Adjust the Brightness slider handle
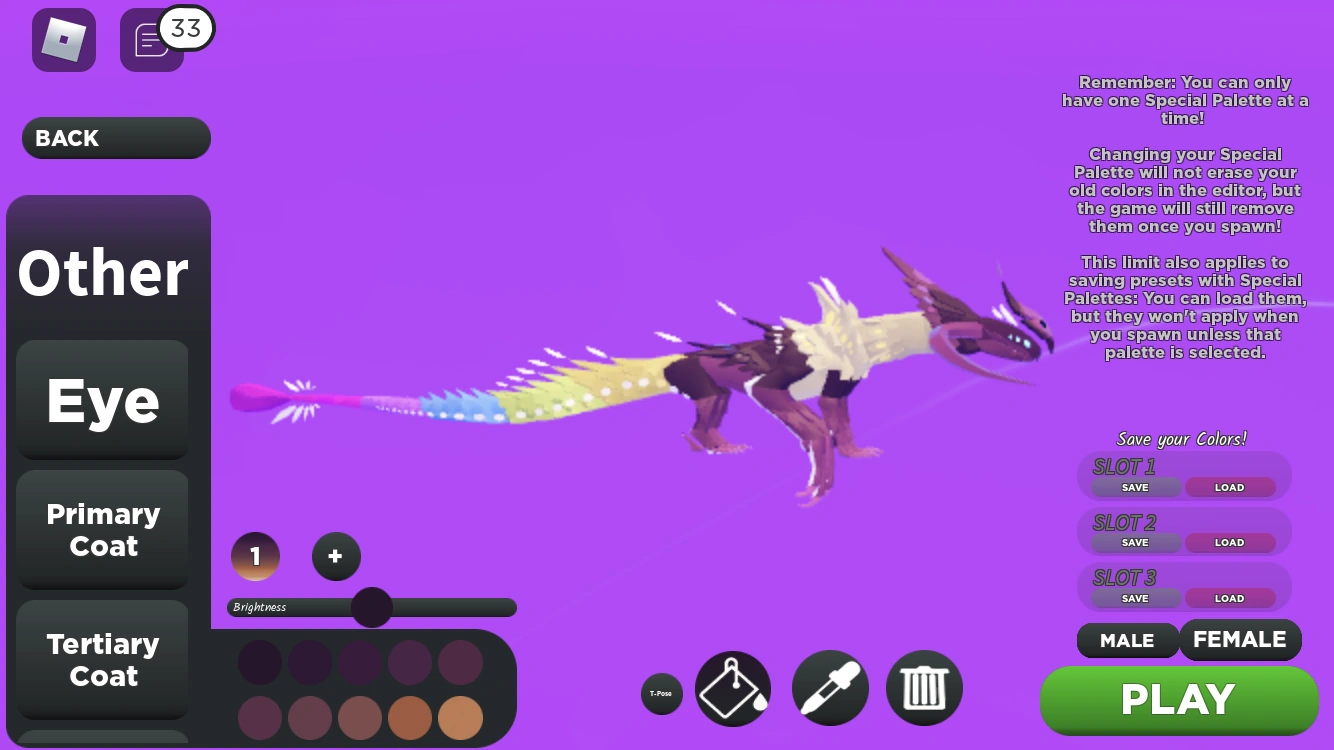 pyautogui.click(x=371, y=607)
